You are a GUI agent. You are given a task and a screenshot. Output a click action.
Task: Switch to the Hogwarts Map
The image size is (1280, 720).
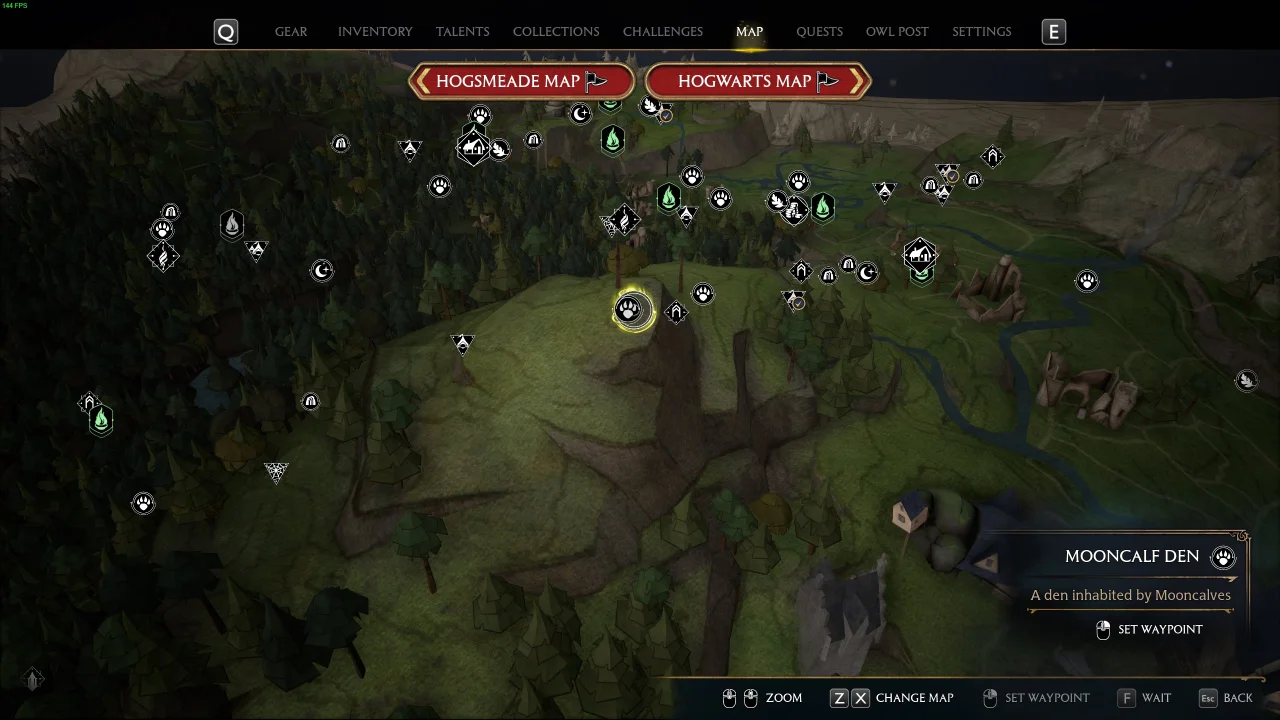(757, 81)
